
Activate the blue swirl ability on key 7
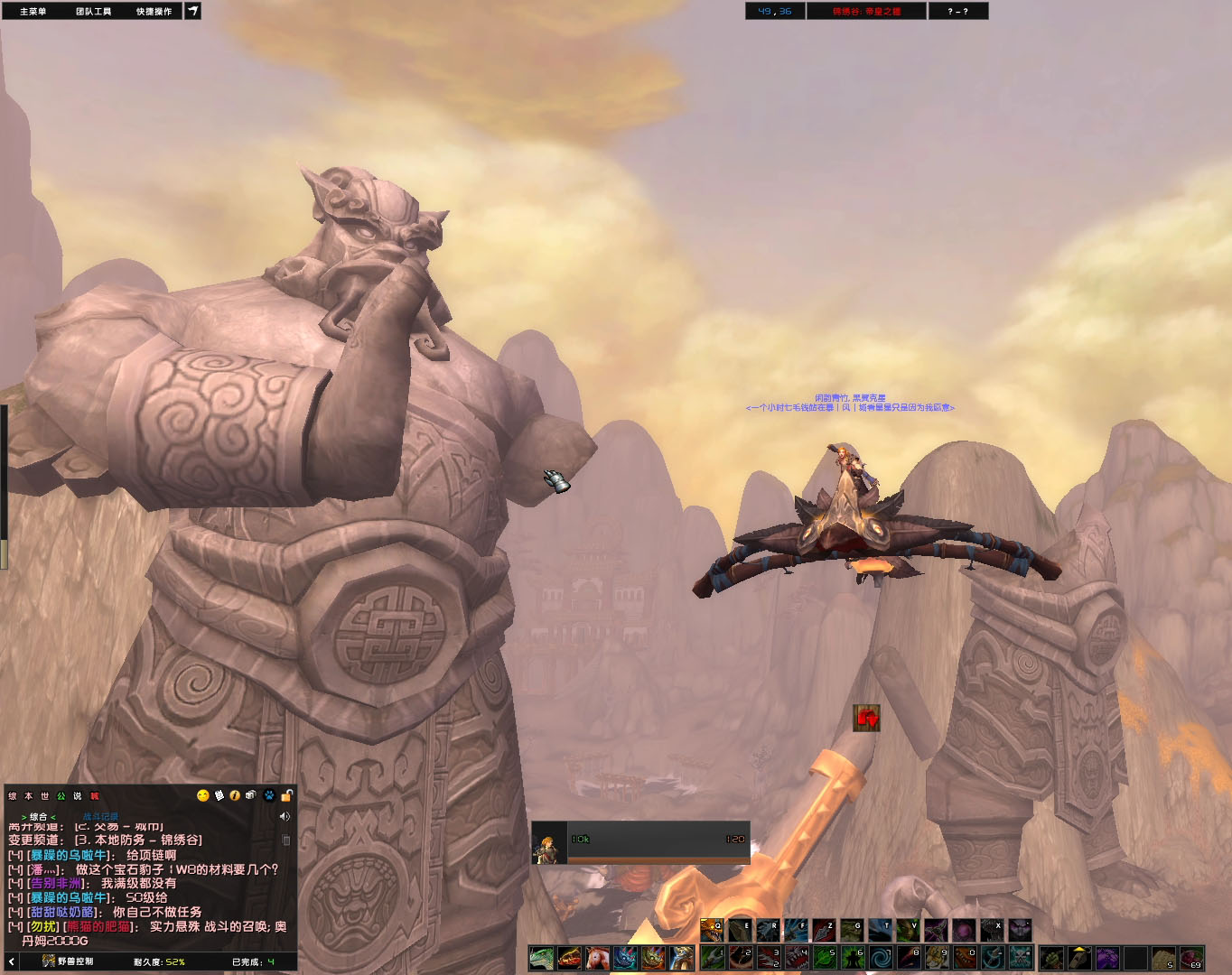[881, 957]
